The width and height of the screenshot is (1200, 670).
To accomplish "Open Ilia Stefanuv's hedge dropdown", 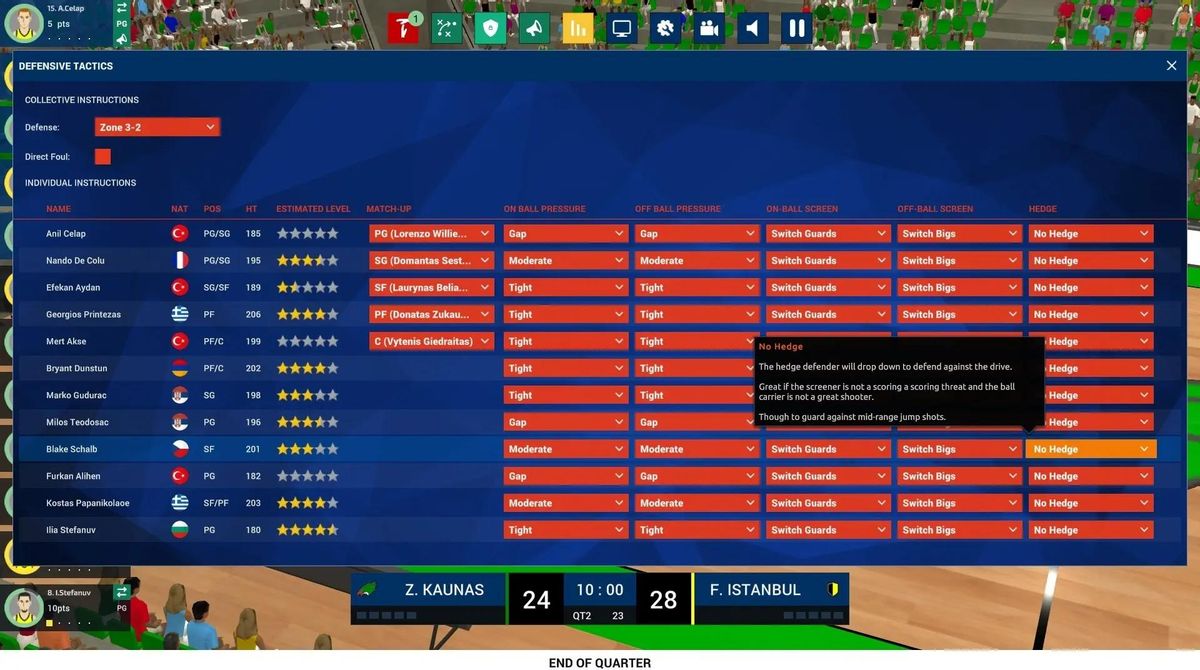I will click(x=1090, y=531).
